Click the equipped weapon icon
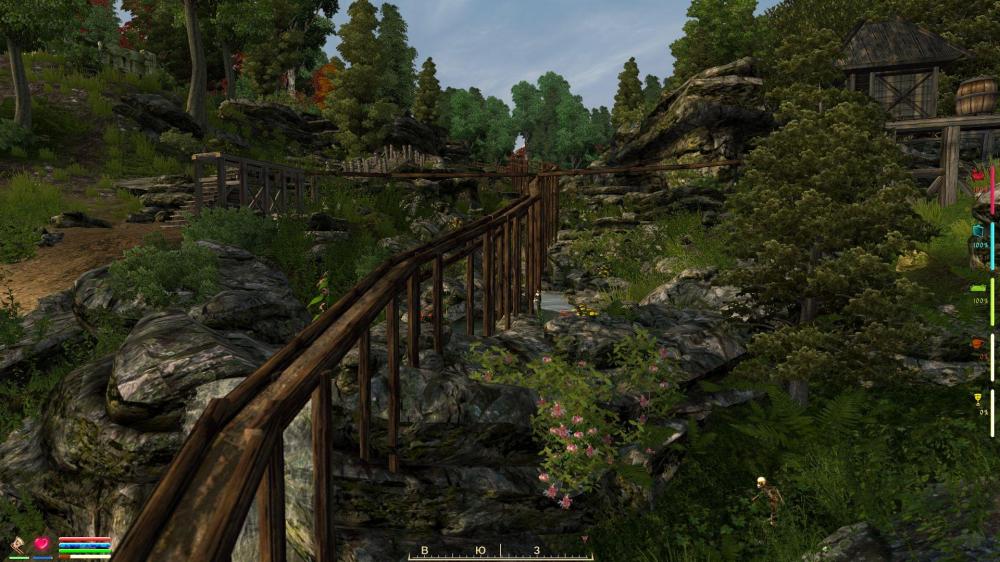Image resolution: width=1000 pixels, height=562 pixels. tap(18, 545)
